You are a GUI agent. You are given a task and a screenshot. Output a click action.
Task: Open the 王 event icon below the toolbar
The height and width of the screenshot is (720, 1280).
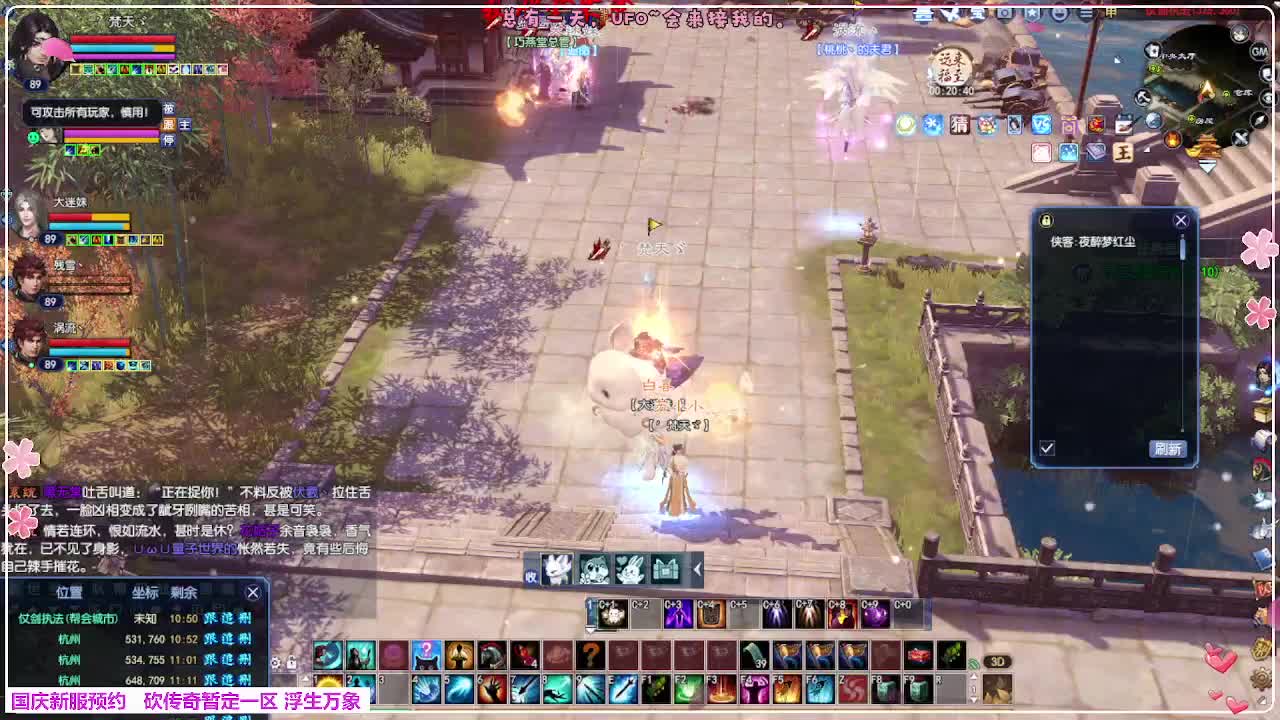pos(1123,152)
